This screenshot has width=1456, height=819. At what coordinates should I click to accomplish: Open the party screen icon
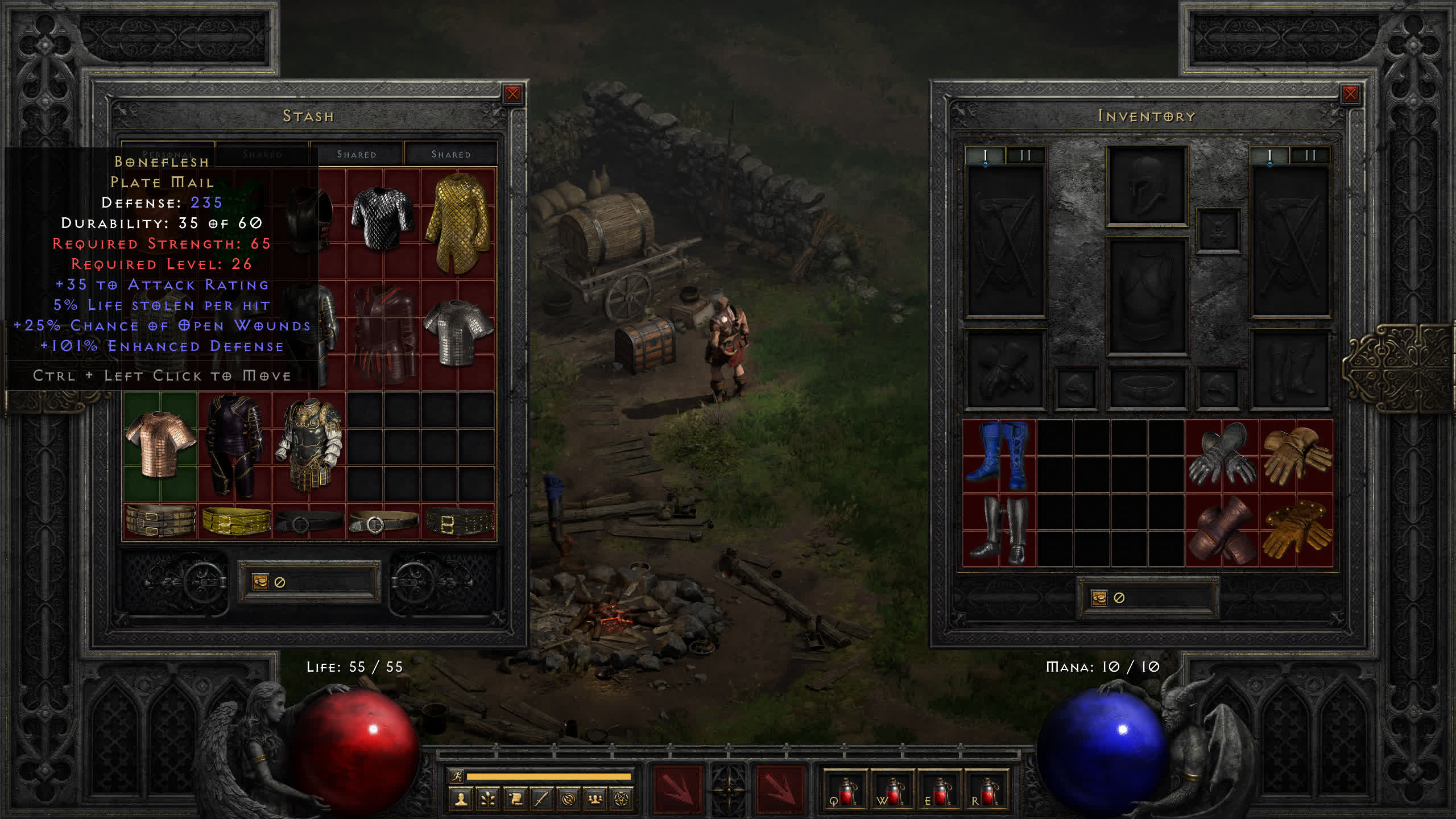coord(595,800)
